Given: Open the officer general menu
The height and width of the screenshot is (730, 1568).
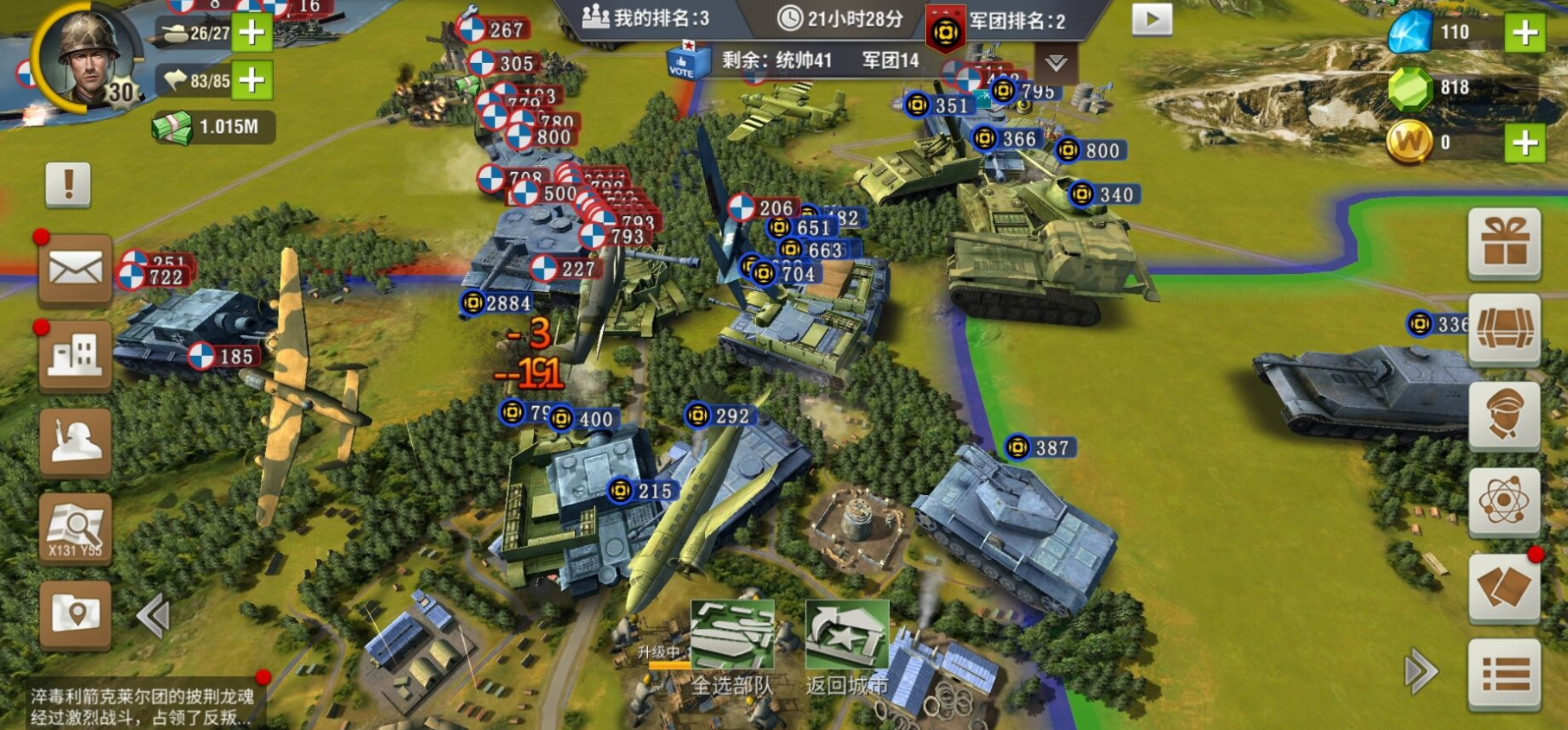Looking at the screenshot, I should click(1504, 416).
